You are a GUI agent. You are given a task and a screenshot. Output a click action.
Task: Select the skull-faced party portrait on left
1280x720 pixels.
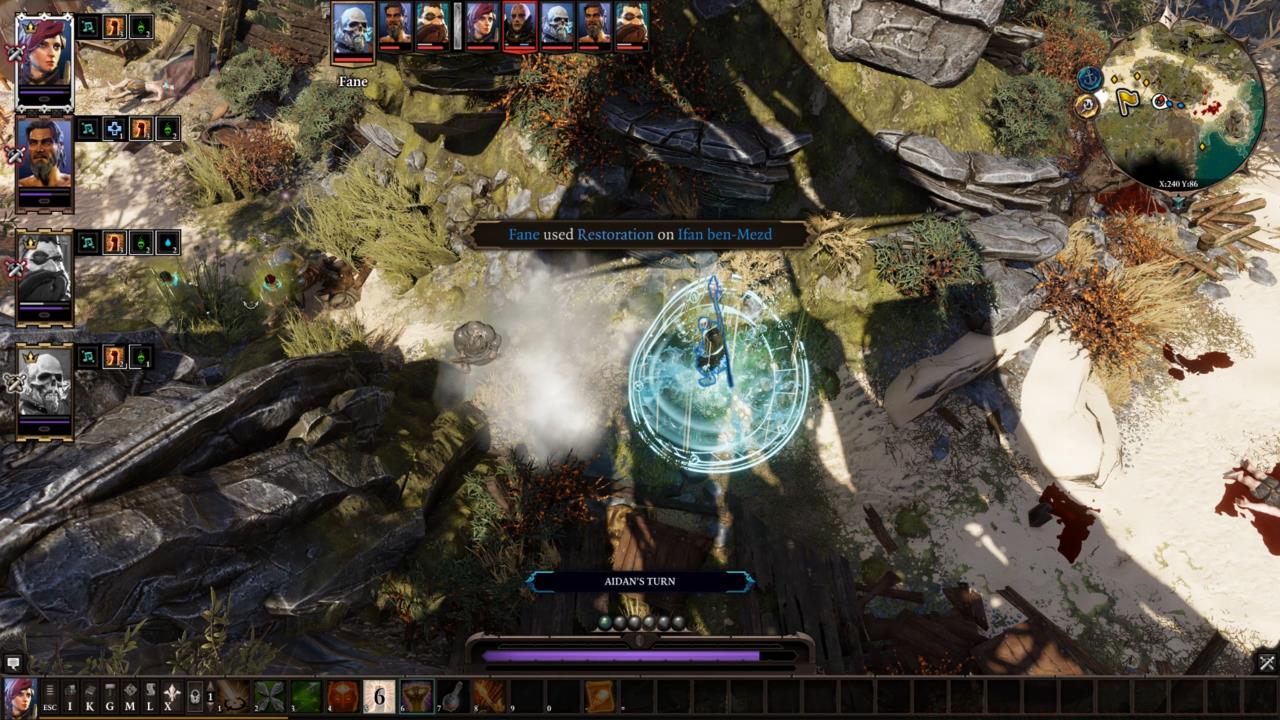(44, 384)
